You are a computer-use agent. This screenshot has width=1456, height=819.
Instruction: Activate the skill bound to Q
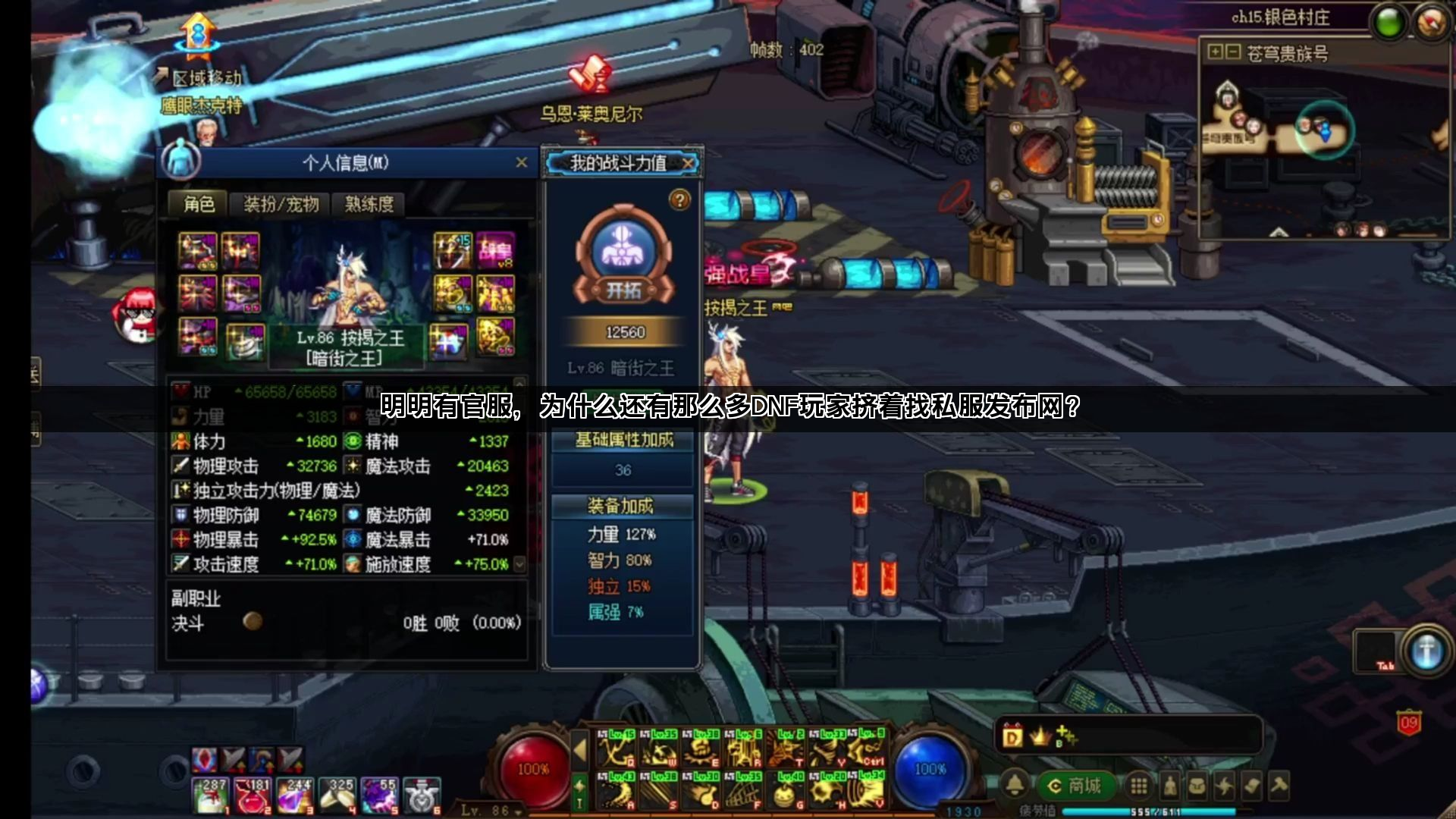click(x=617, y=750)
